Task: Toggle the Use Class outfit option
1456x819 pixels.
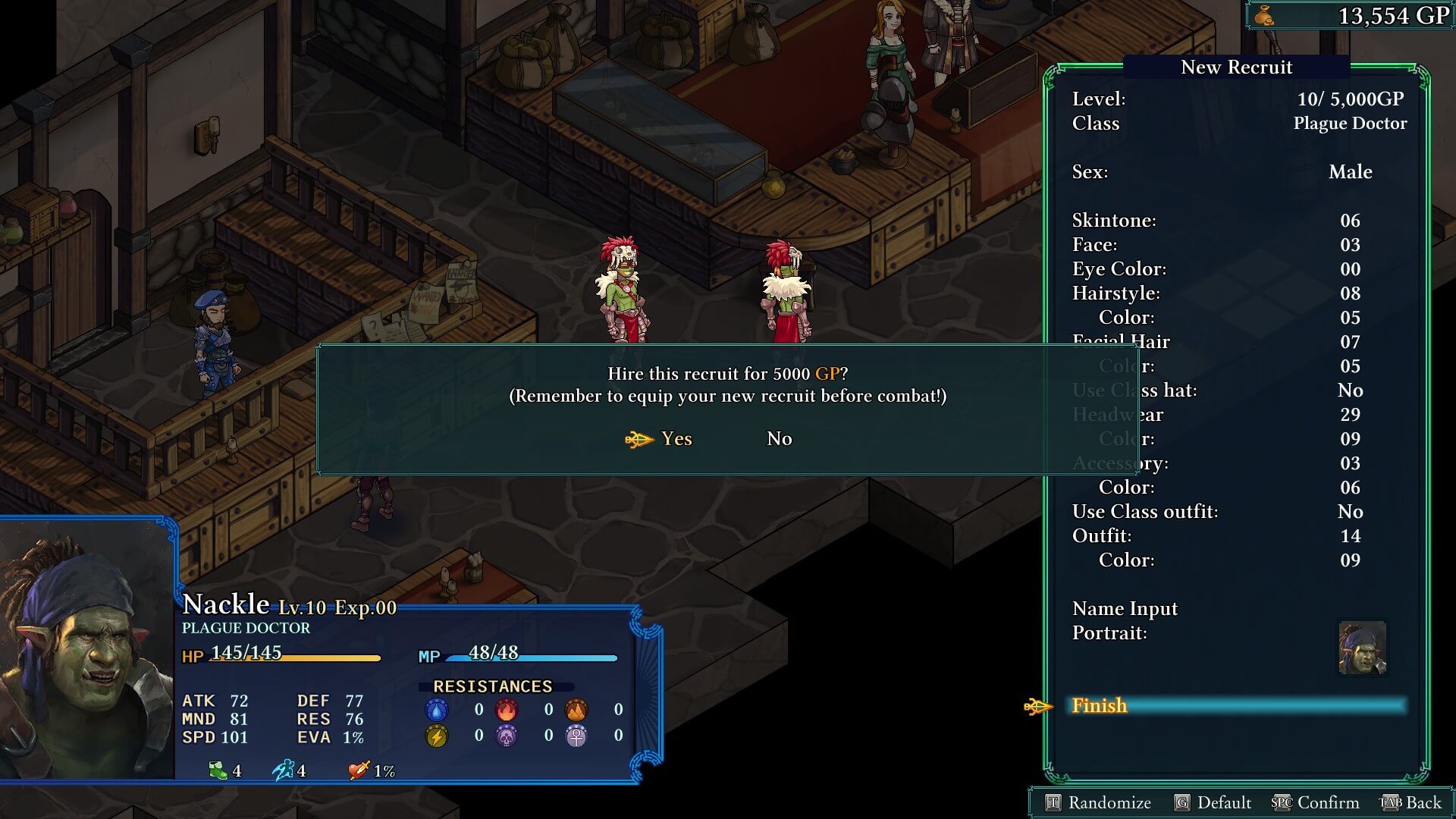Action: [1238, 512]
